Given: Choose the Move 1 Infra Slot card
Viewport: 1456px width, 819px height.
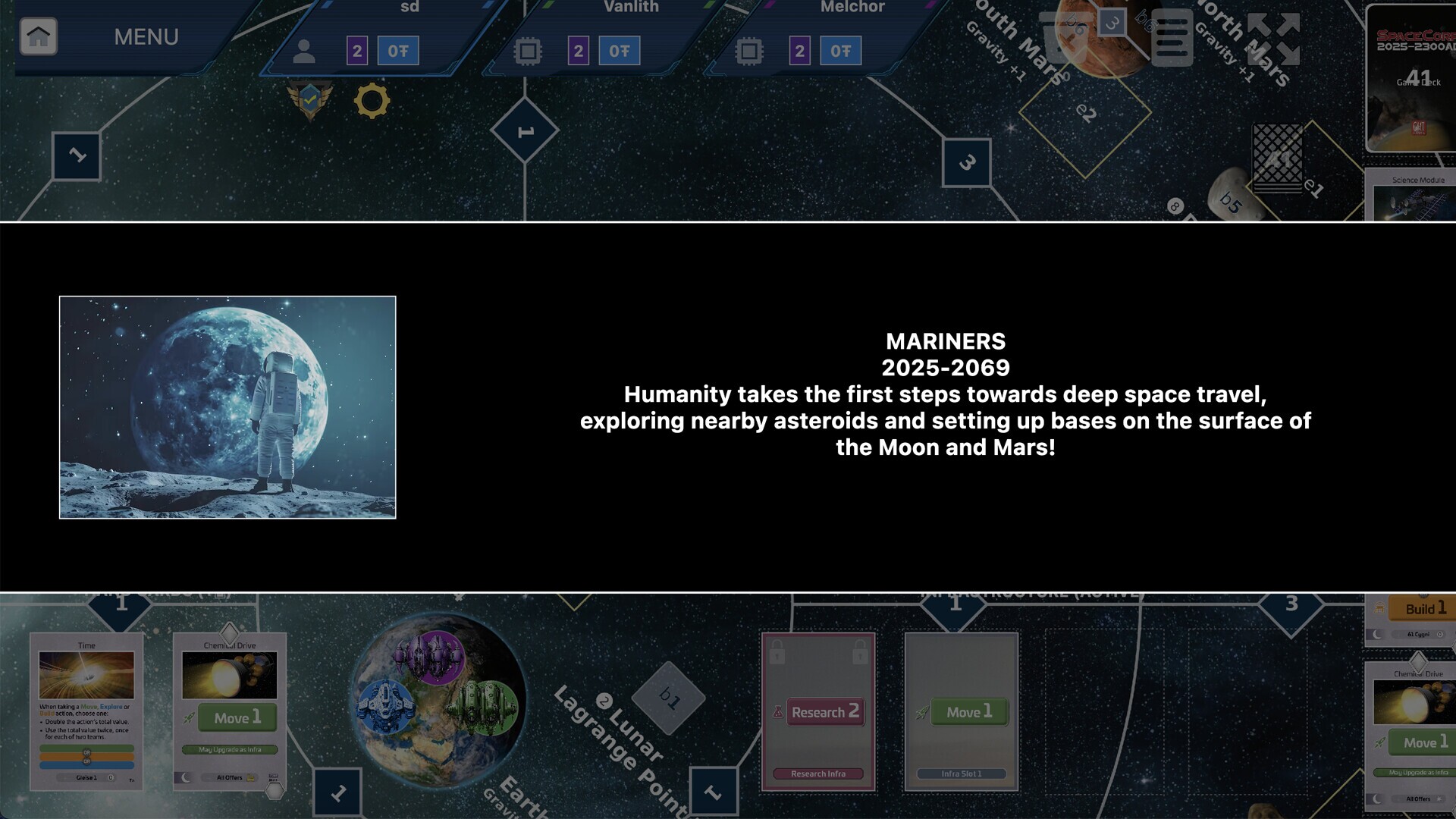Looking at the screenshot, I should click(961, 711).
